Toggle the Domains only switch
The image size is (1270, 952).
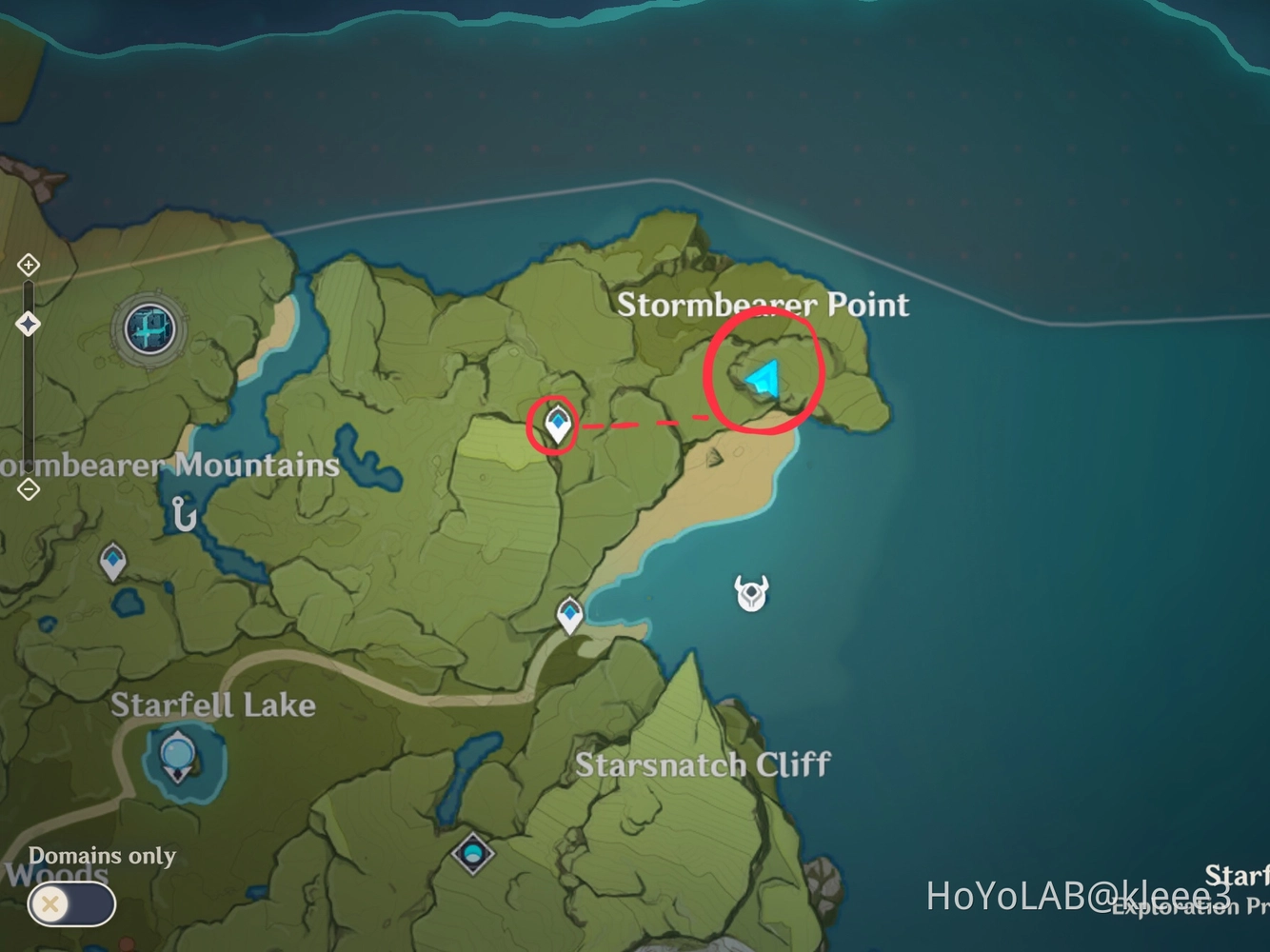pos(69,904)
